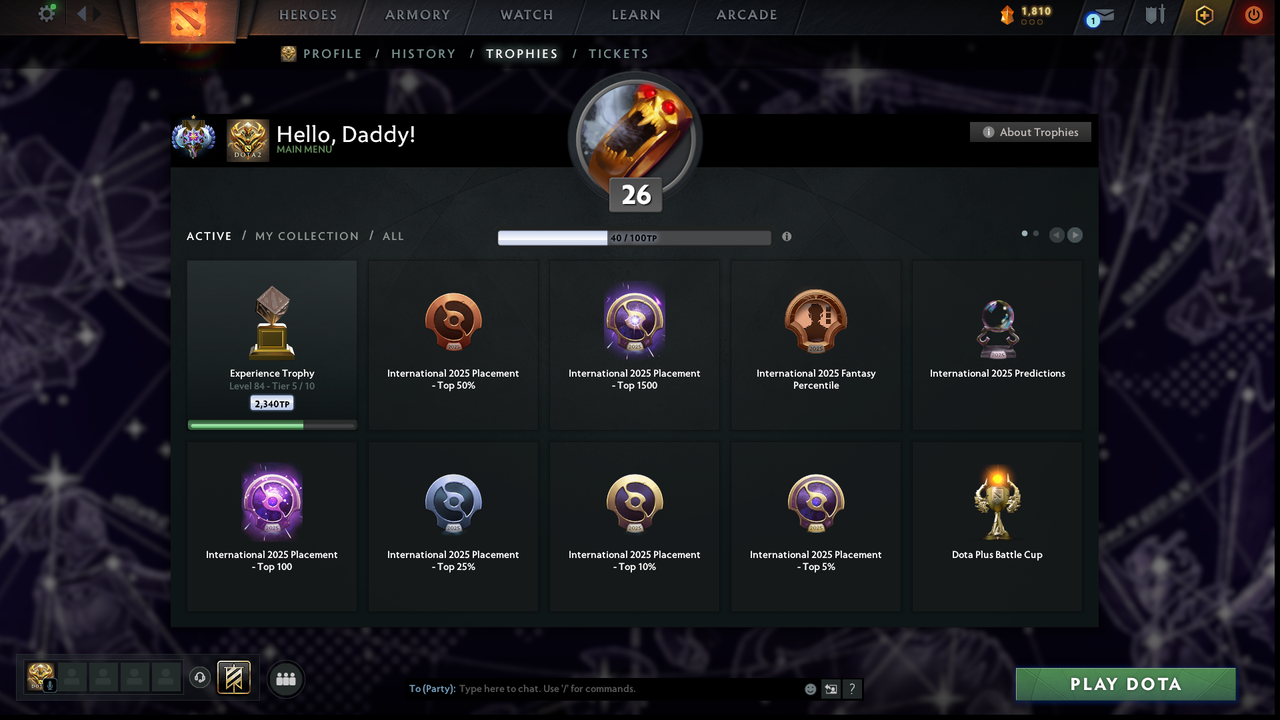Open the settings gear in the top left
This screenshot has width=1280, height=720.
tap(45, 14)
